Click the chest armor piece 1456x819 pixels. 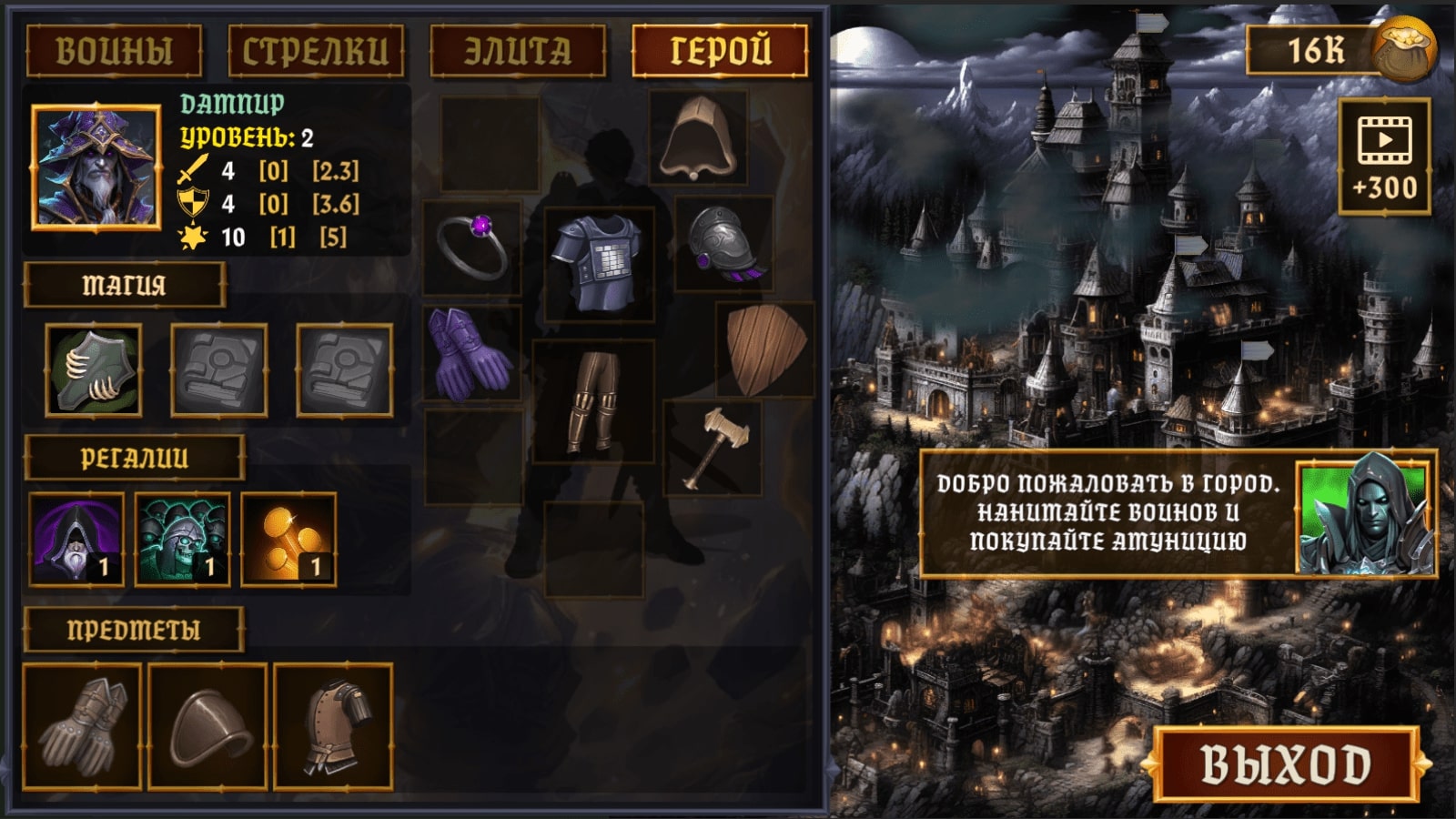[596, 259]
